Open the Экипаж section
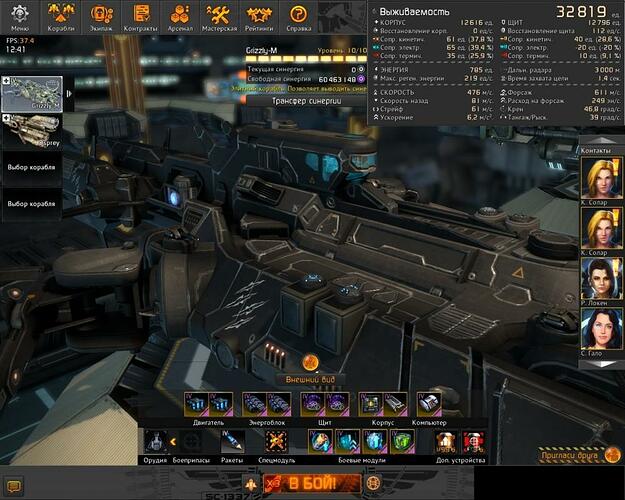This screenshot has width=625, height=500. 102,17
